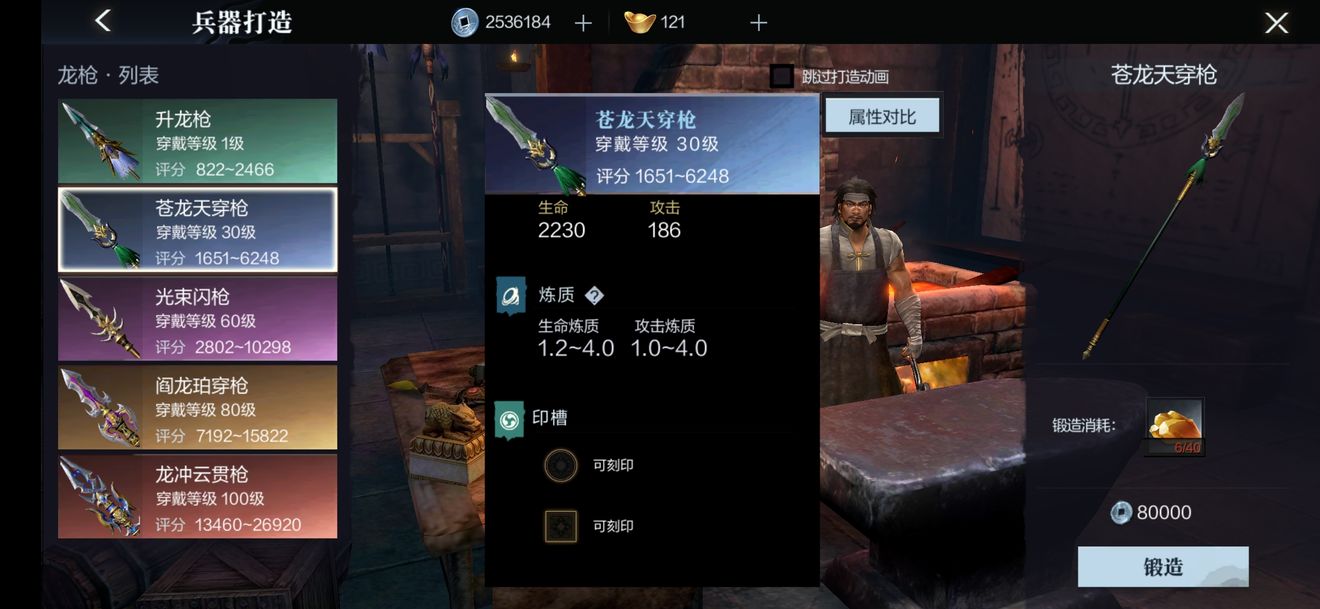
Task: Inspect the orange forging material icon
Action: coord(1174,426)
